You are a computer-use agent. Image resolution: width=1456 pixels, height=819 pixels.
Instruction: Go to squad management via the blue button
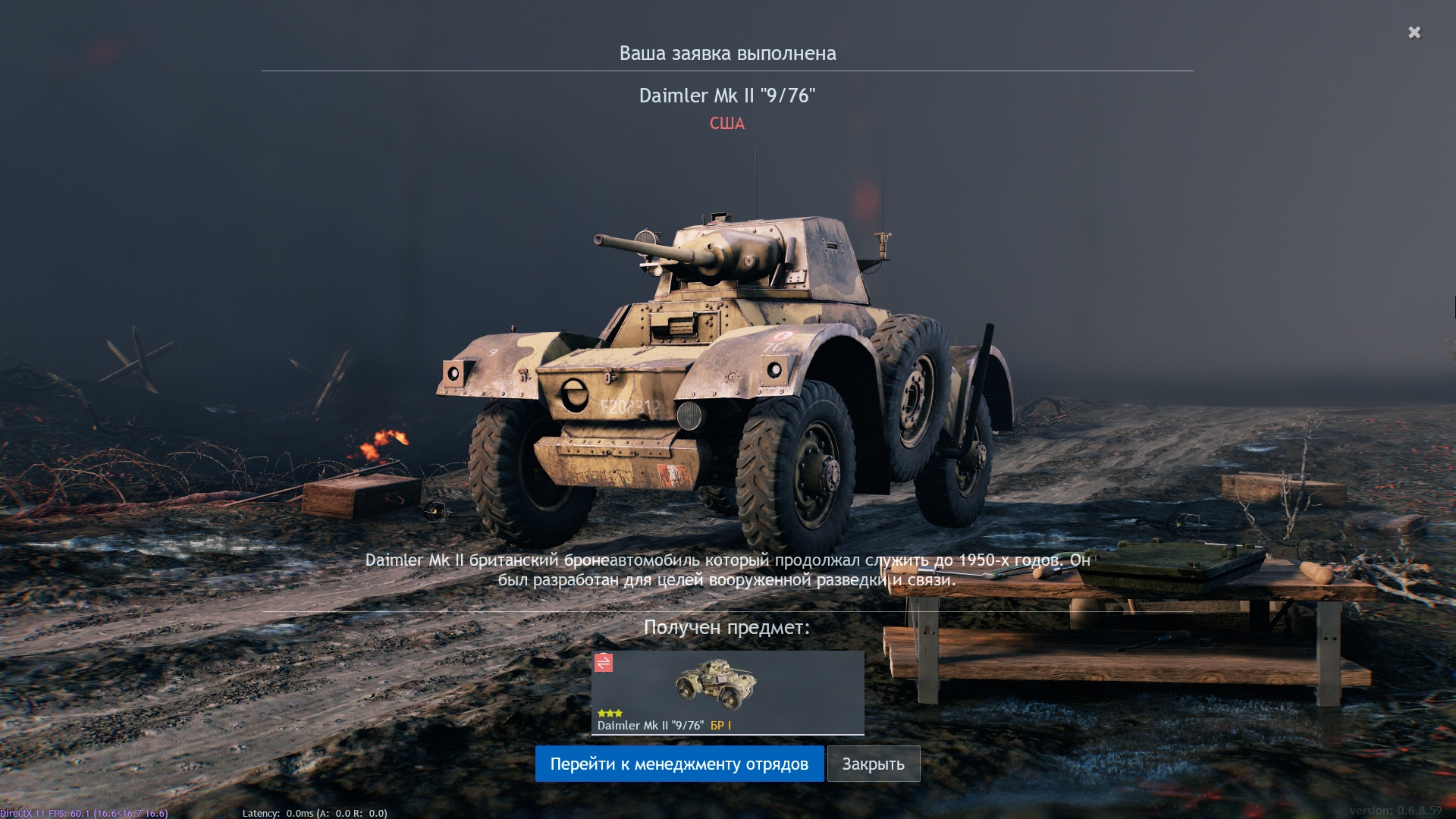point(679,764)
